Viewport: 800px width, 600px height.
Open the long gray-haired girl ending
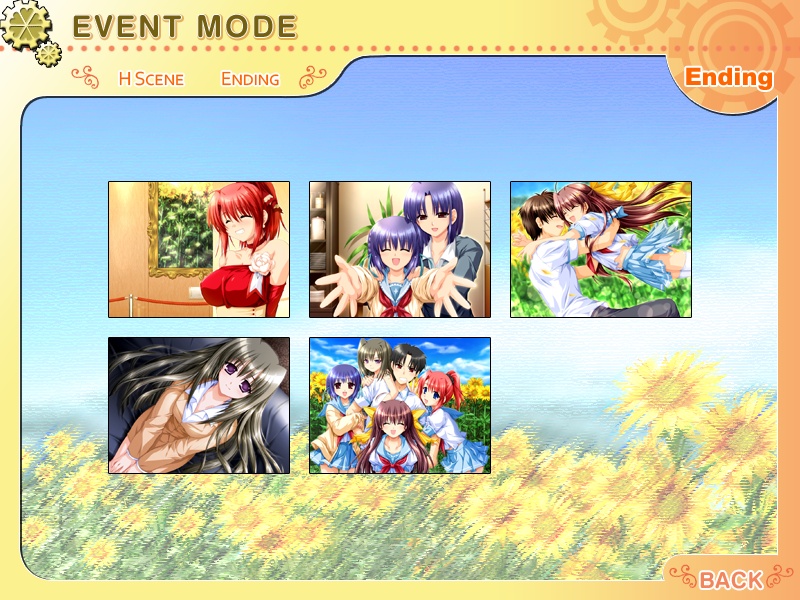199,405
